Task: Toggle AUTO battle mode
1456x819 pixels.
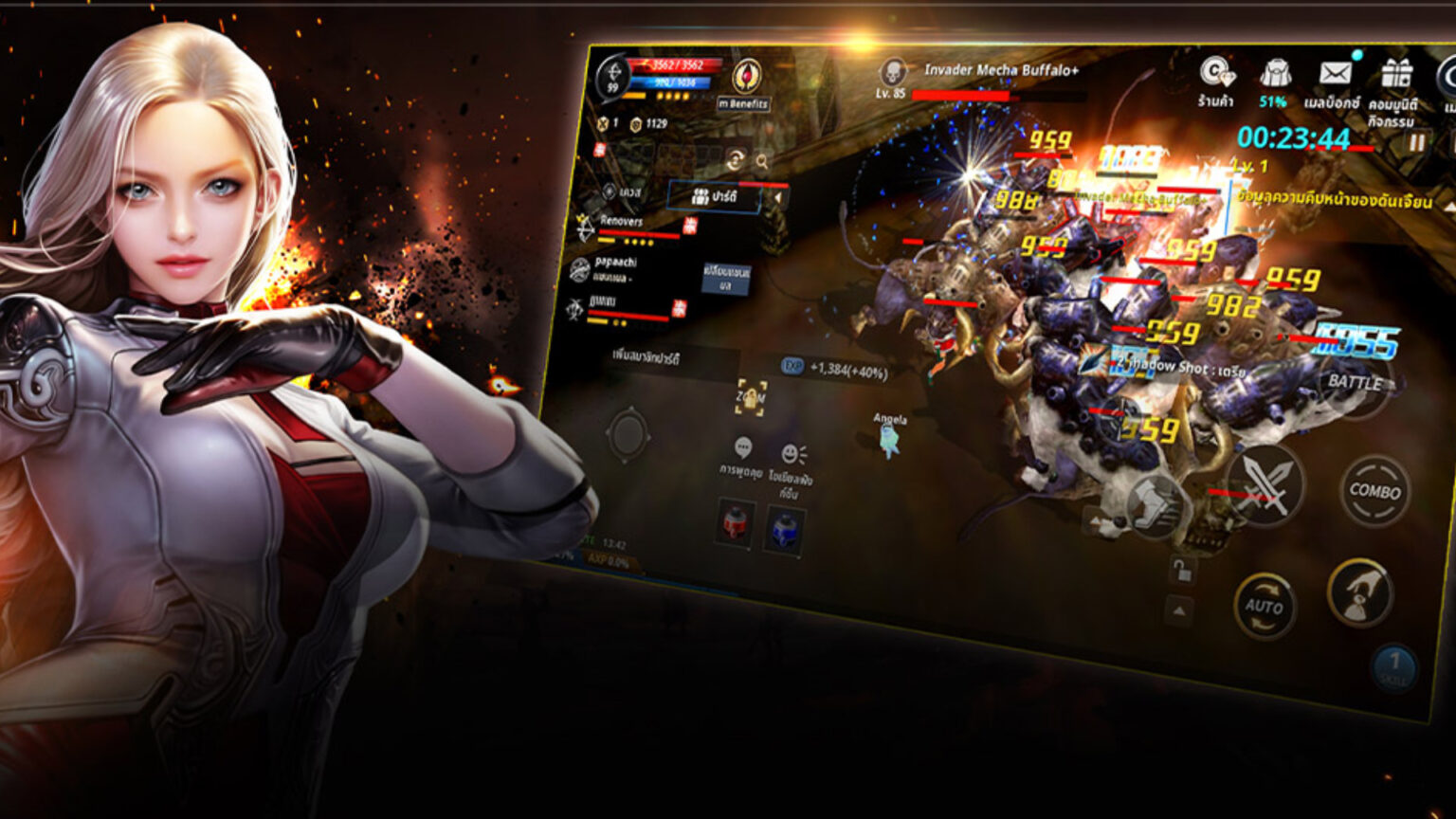Action: 1265,605
